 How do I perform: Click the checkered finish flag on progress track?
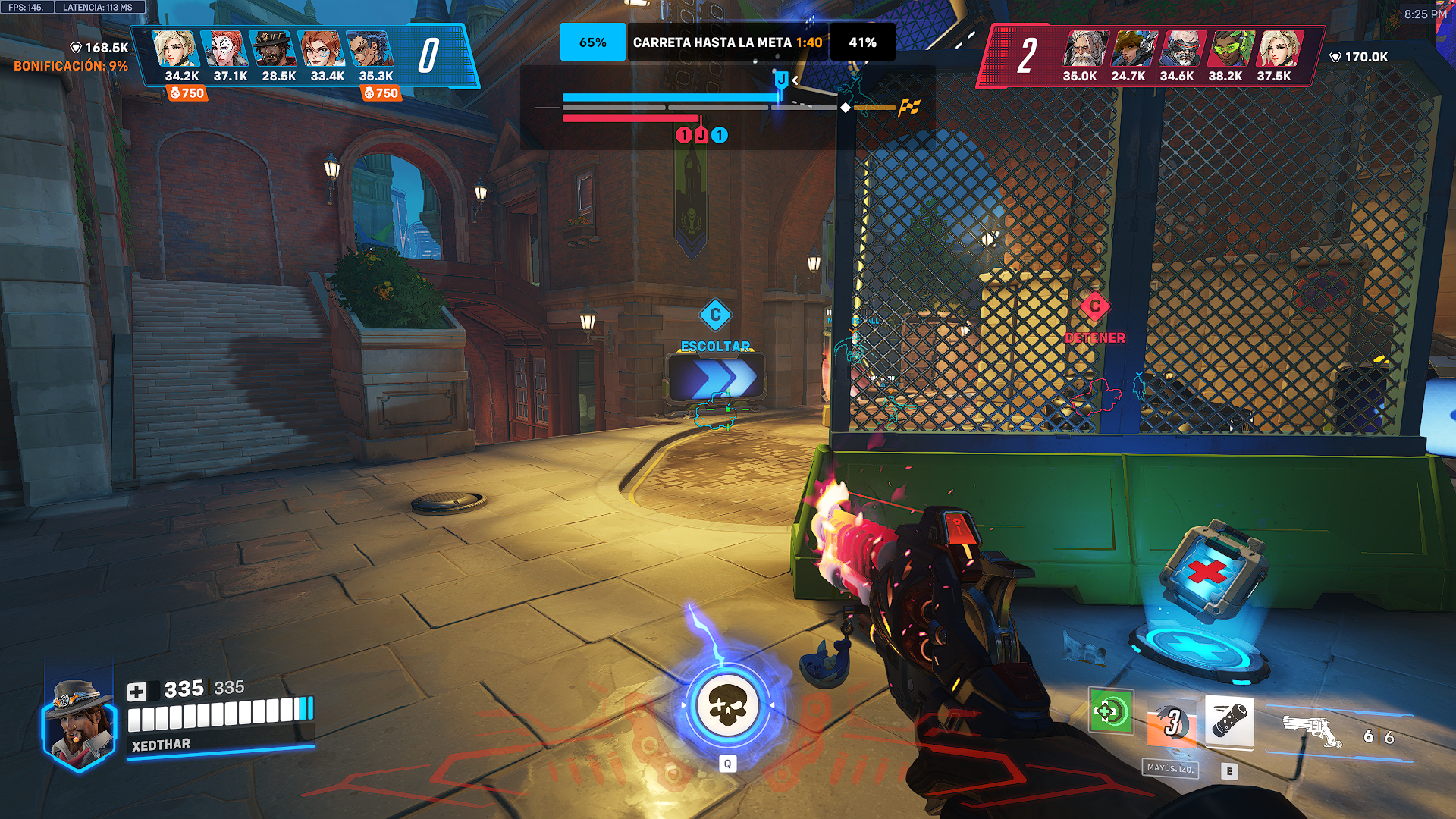coord(908,108)
